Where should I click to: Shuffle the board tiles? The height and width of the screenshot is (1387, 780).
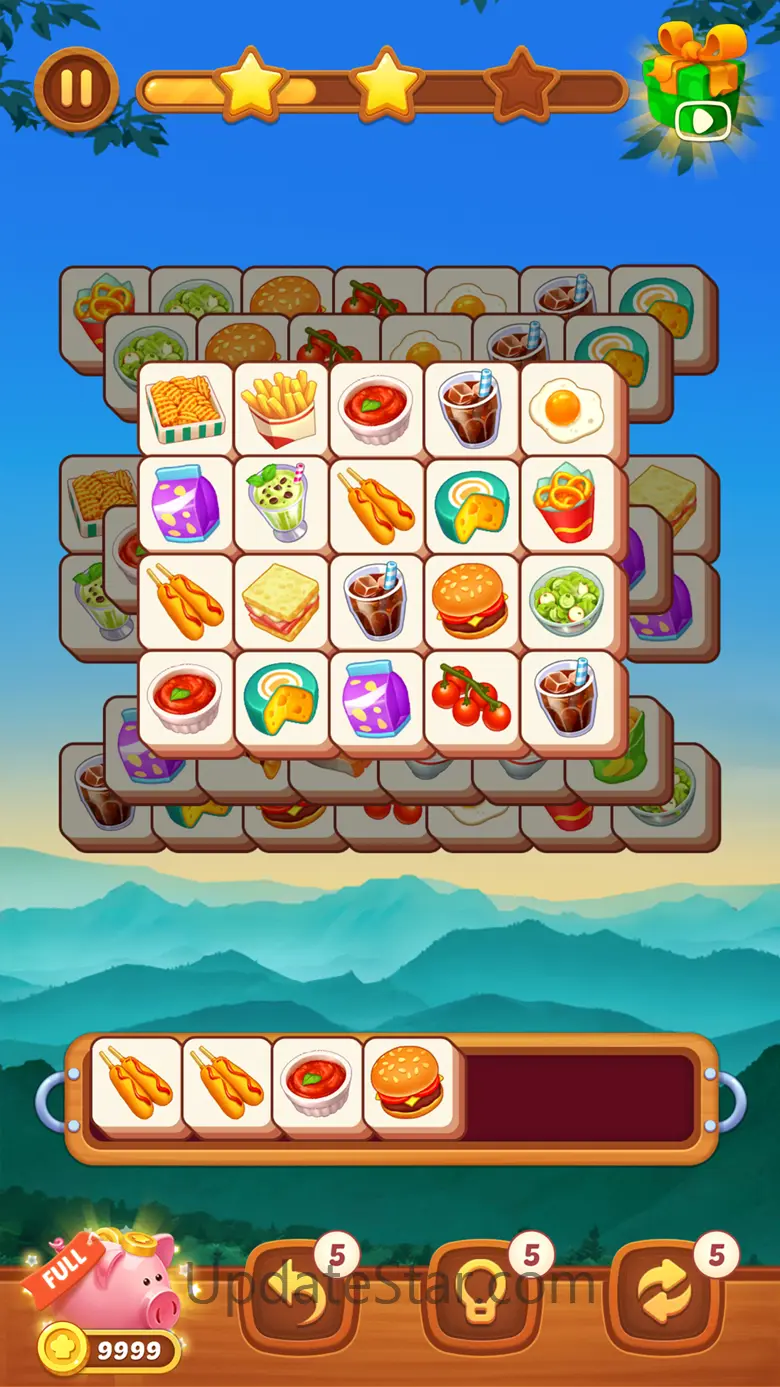tap(667, 1294)
